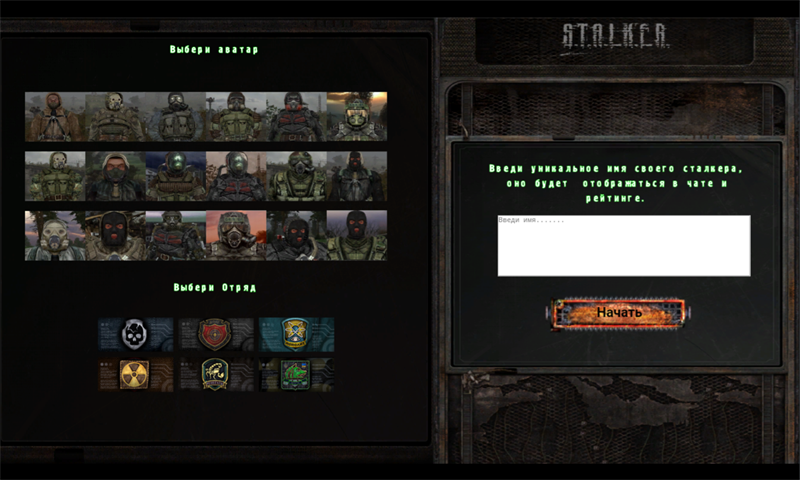
Task: Select the scorpion squad emblem
Action: [x=215, y=374]
